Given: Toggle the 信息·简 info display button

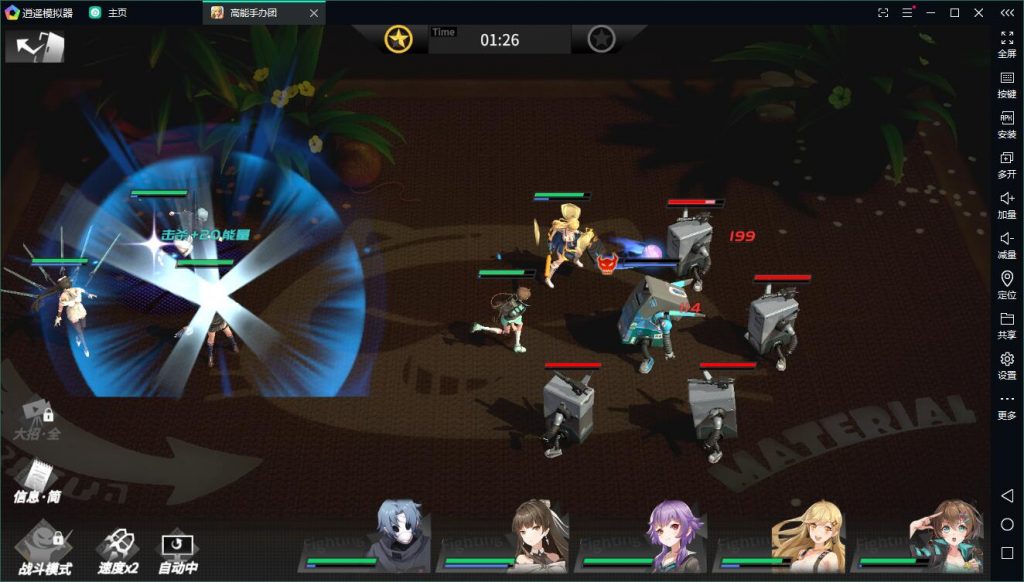Looking at the screenshot, I should pyautogui.click(x=36, y=482).
